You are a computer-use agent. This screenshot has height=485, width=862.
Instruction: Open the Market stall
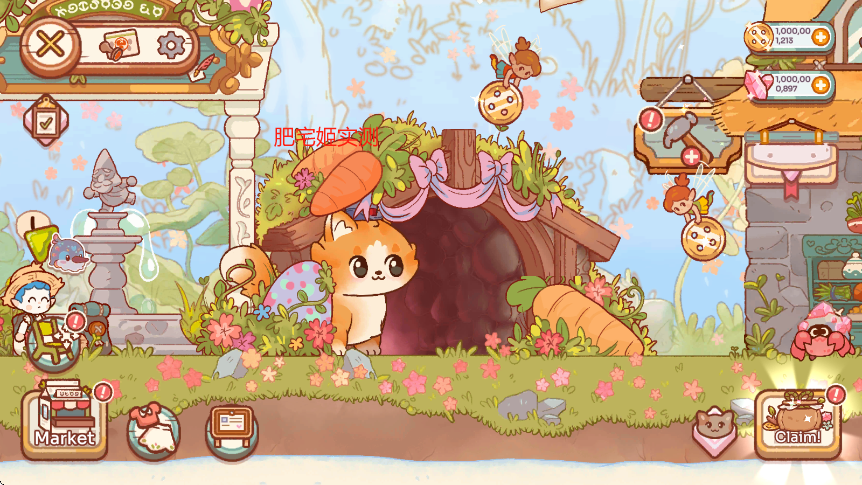65,423
